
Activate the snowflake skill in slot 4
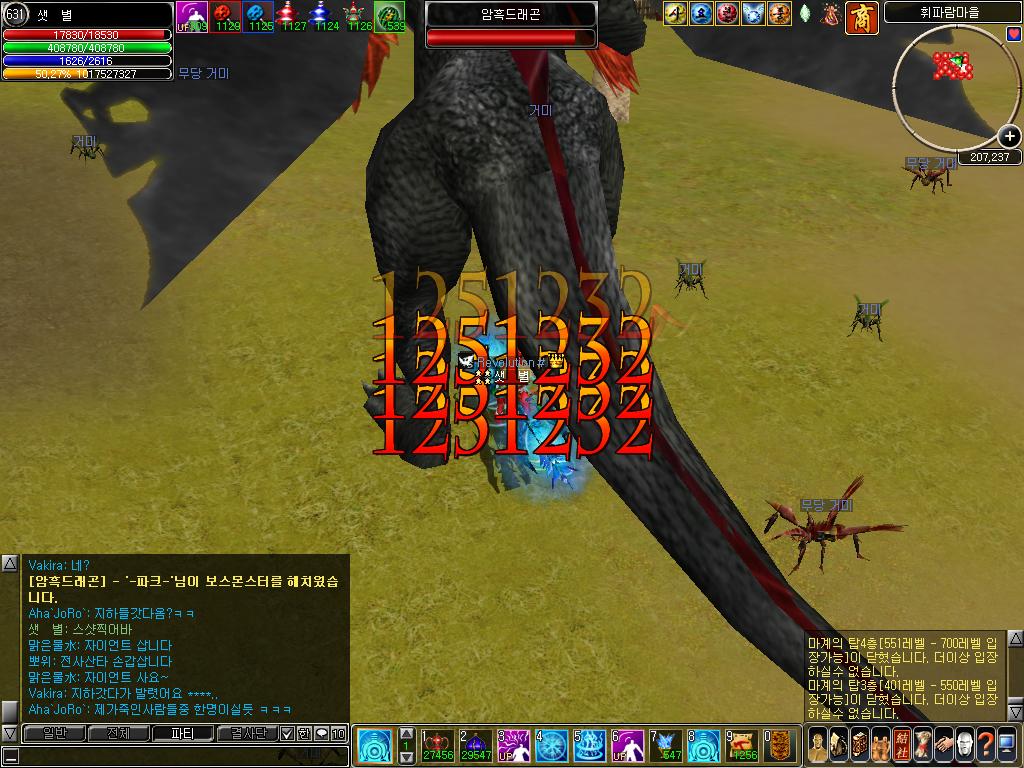pyautogui.click(x=551, y=746)
